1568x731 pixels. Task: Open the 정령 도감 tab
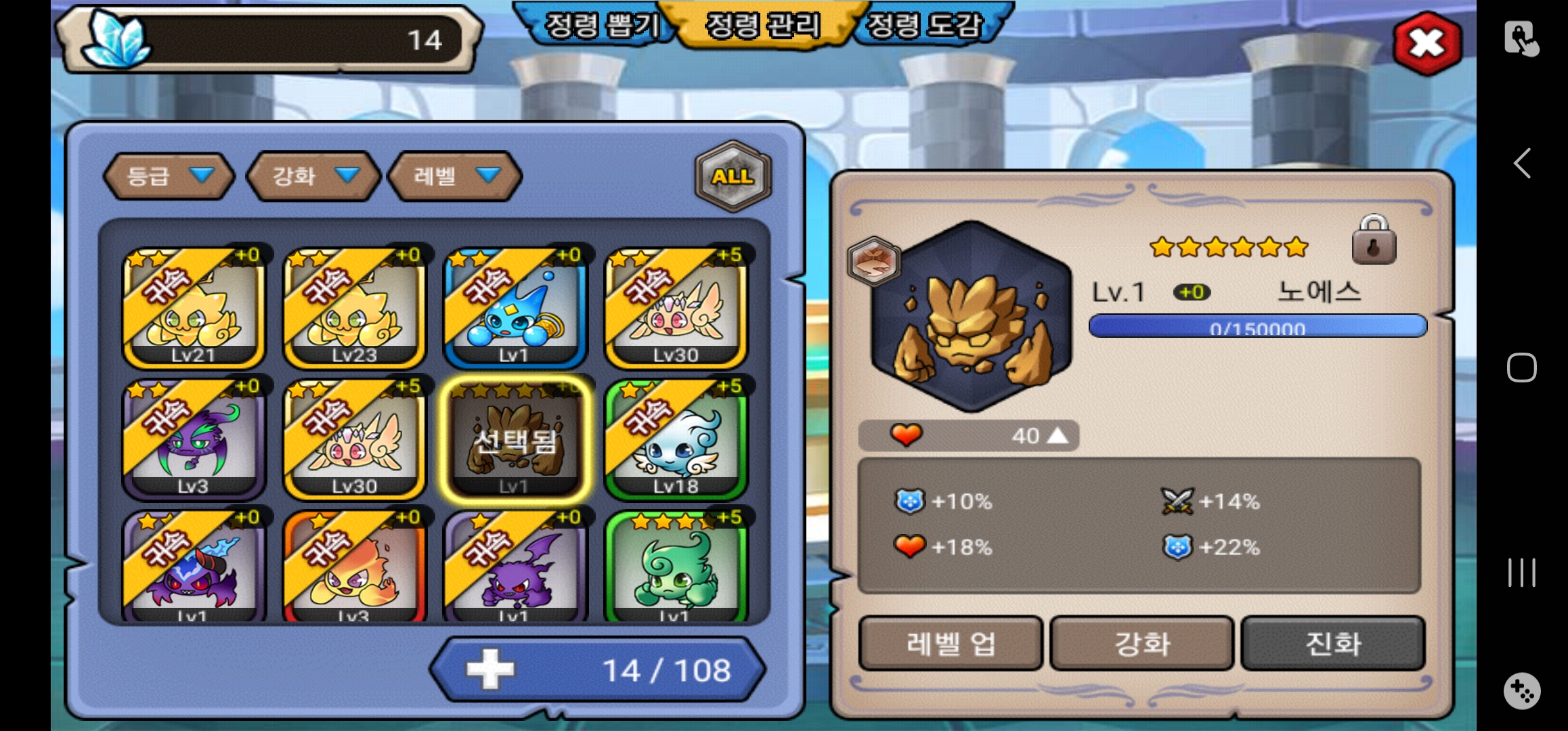point(925,26)
